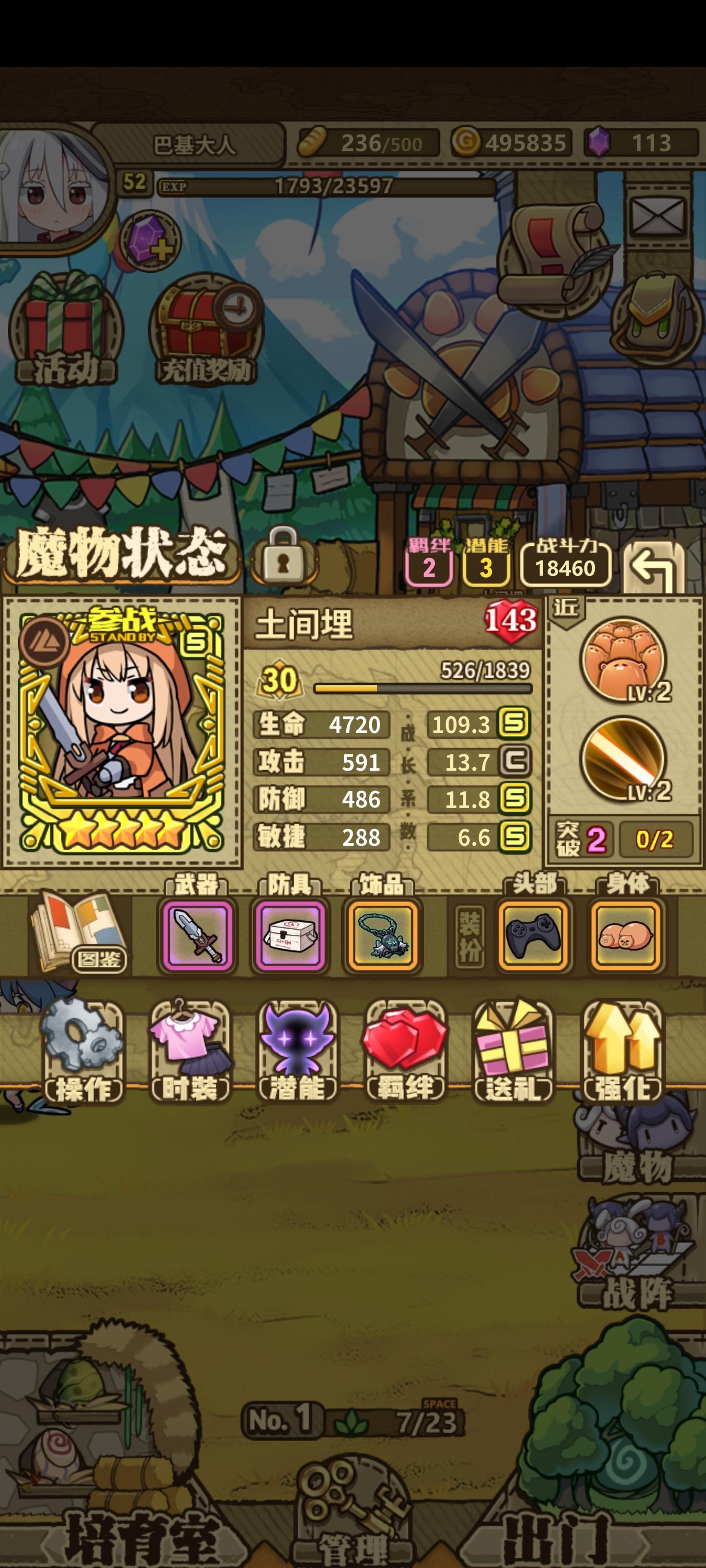This screenshot has height=1568, width=706.
Task: Expand the 战斗力 18460 power details
Action: [566, 566]
